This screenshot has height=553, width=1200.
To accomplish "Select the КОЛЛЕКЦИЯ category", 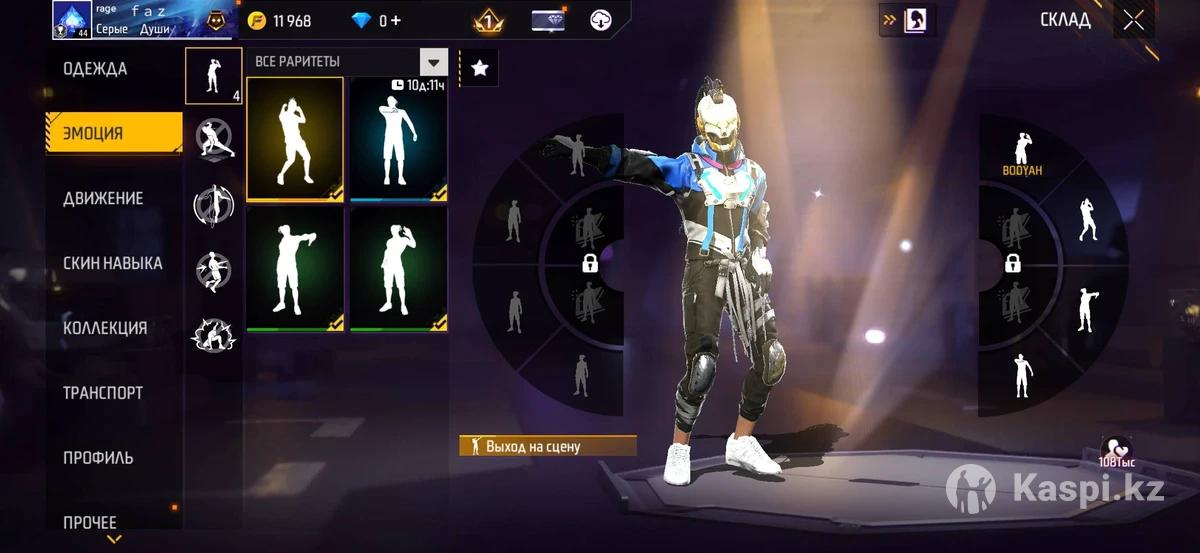I will pos(105,328).
